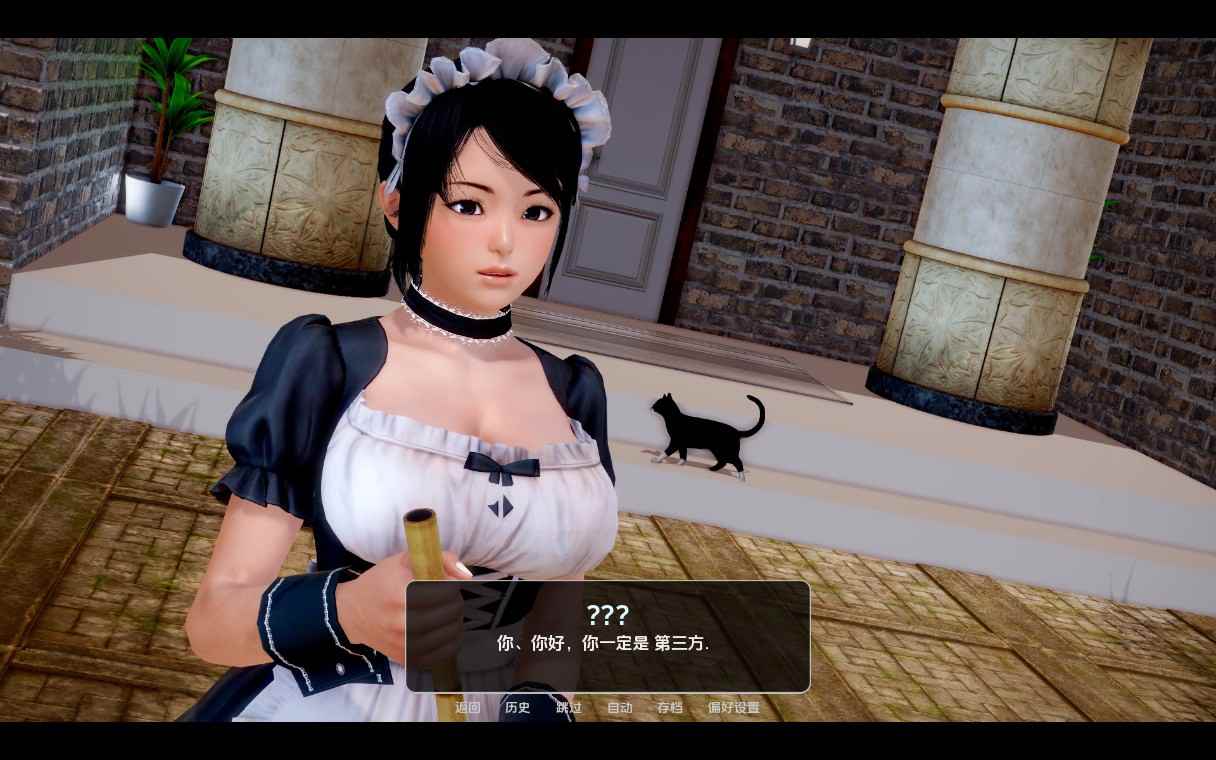Click the 返回 (Back) button

pyautogui.click(x=468, y=708)
